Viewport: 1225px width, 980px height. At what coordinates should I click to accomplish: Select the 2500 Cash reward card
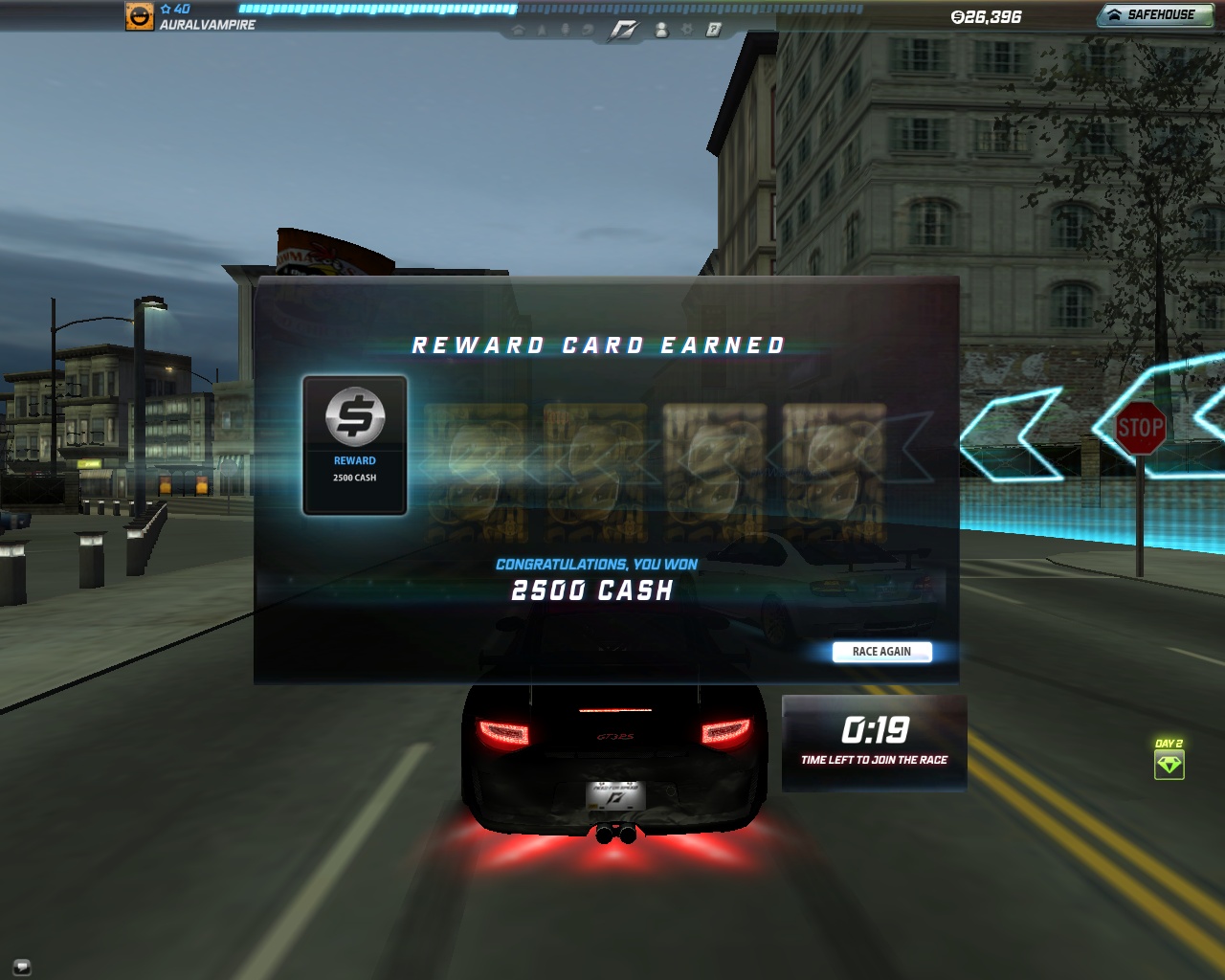pyautogui.click(x=355, y=445)
